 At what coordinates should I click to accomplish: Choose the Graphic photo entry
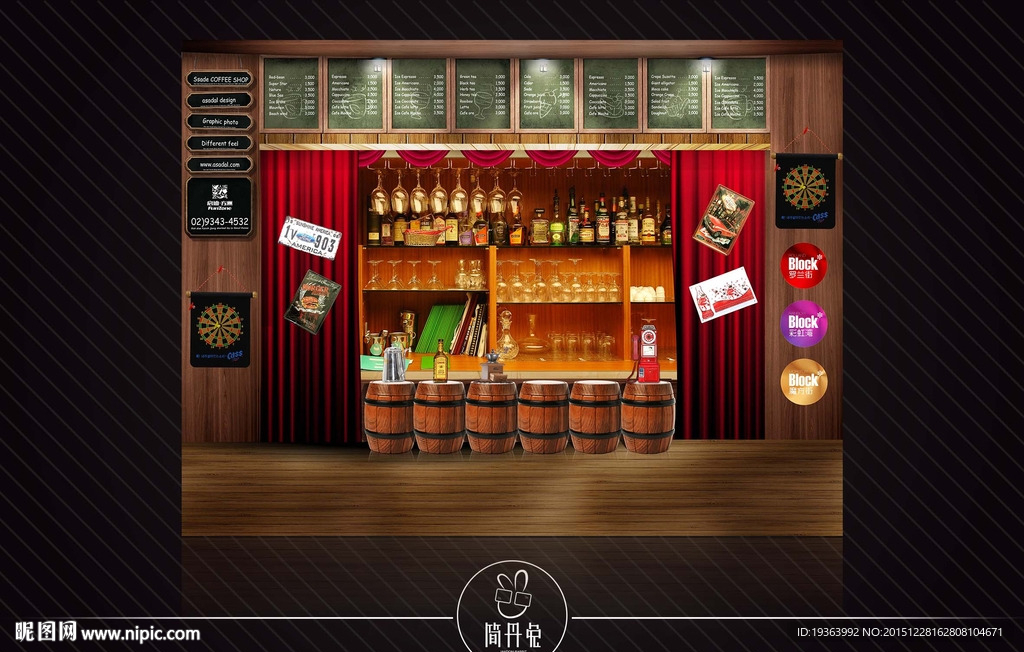pos(219,122)
